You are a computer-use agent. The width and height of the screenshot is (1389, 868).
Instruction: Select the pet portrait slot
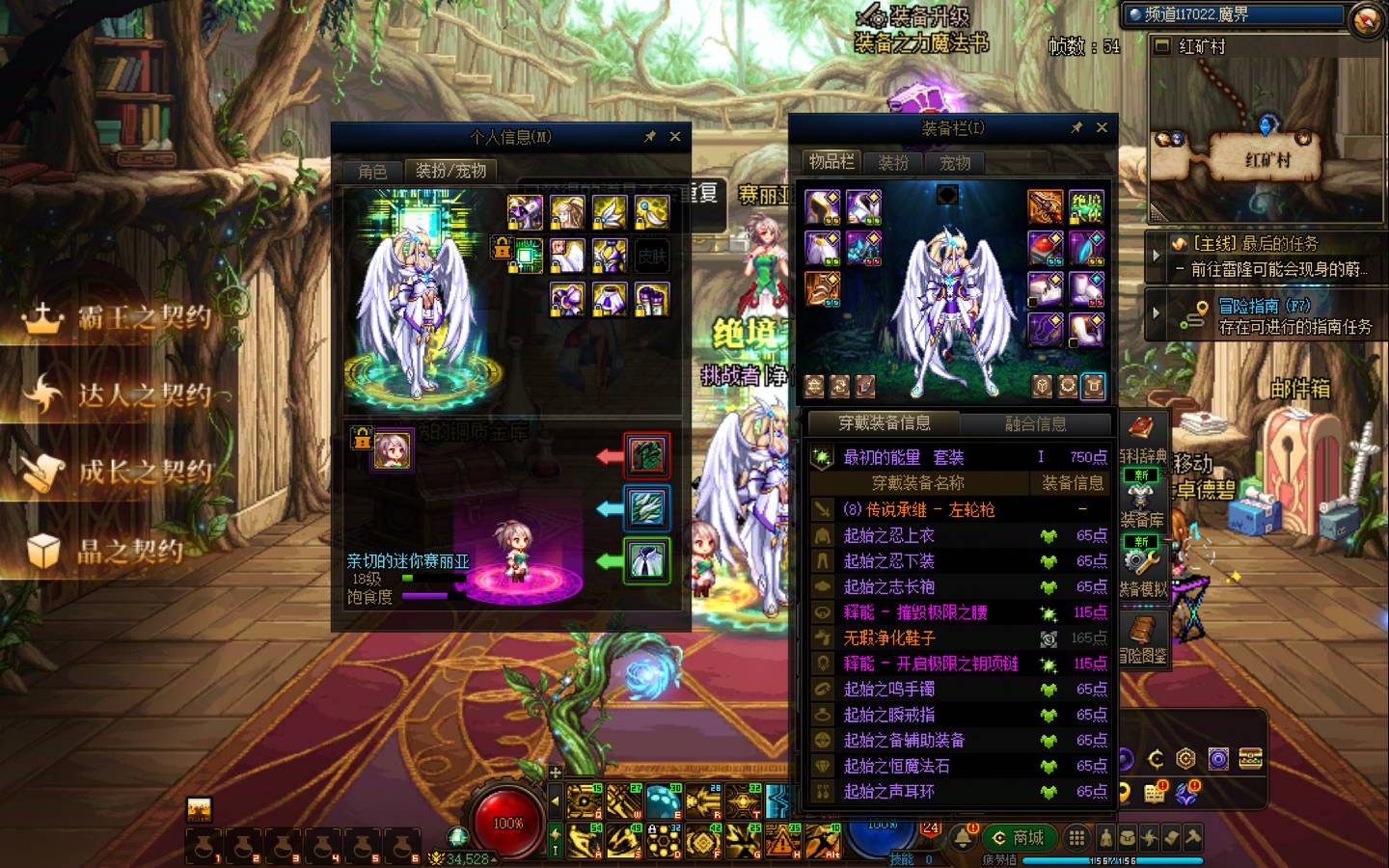[394, 449]
